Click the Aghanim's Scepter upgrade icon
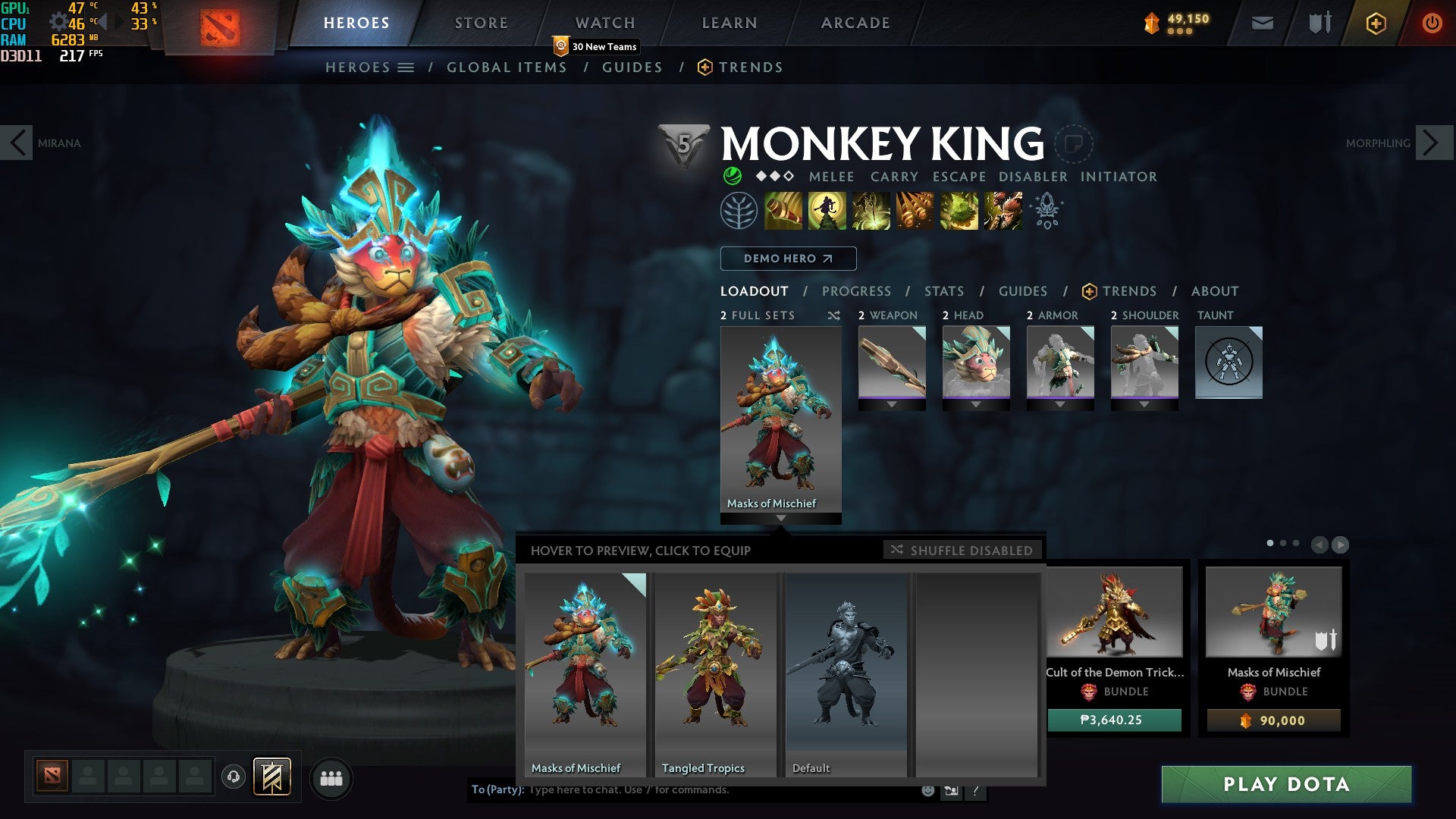 1046,212
